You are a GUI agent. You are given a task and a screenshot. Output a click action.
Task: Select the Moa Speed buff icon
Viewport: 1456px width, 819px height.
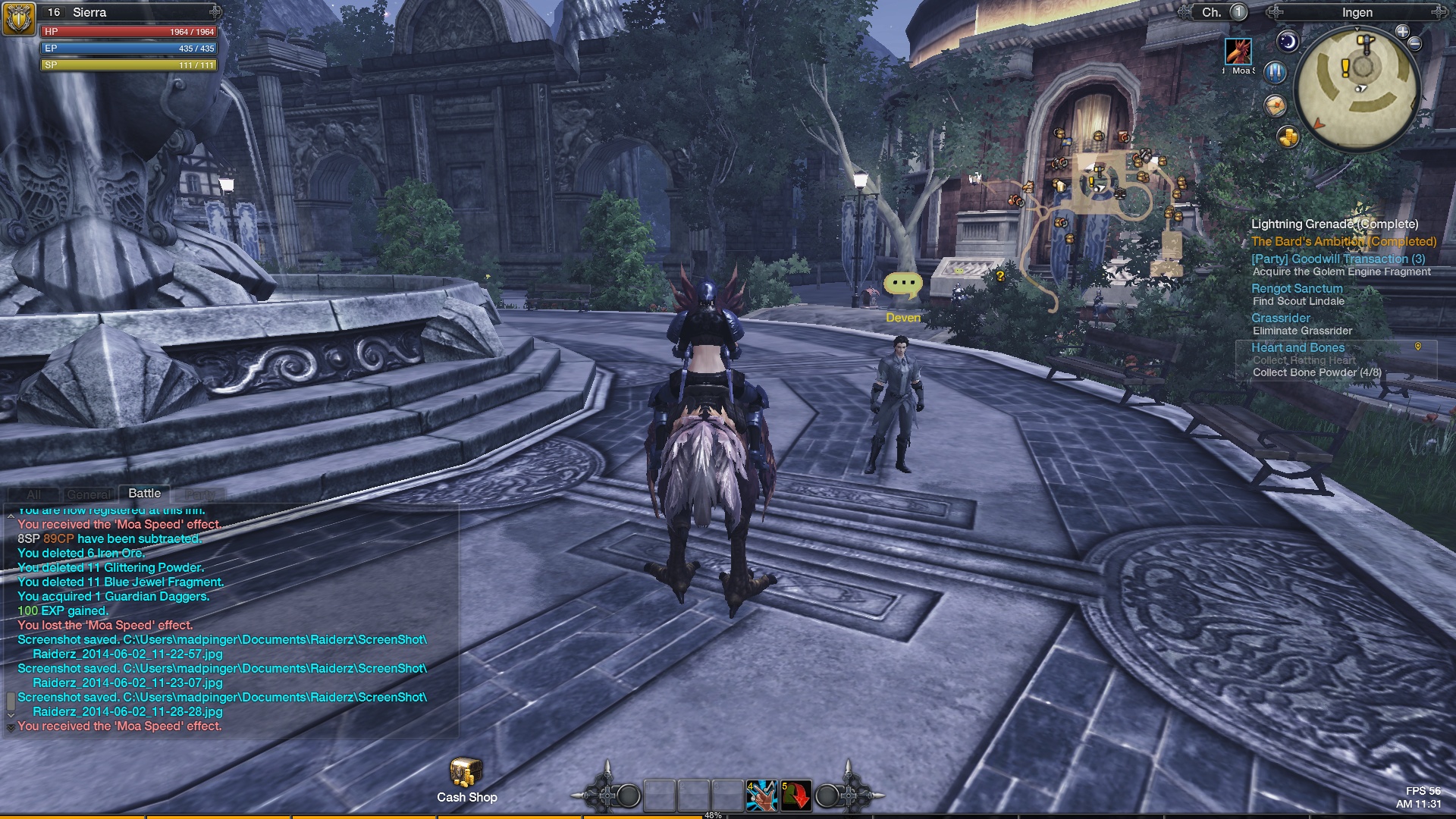(1238, 52)
